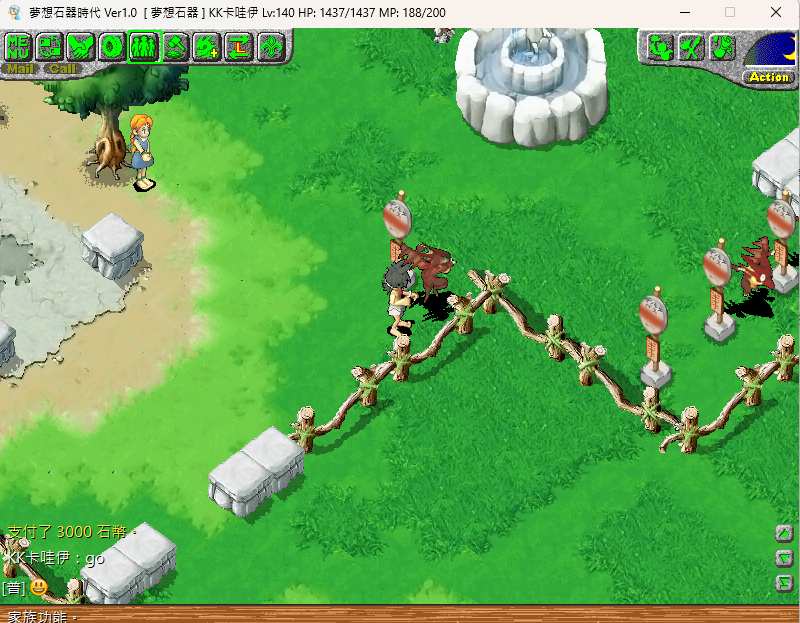Minimize the game window
The image size is (800, 623).
point(684,12)
